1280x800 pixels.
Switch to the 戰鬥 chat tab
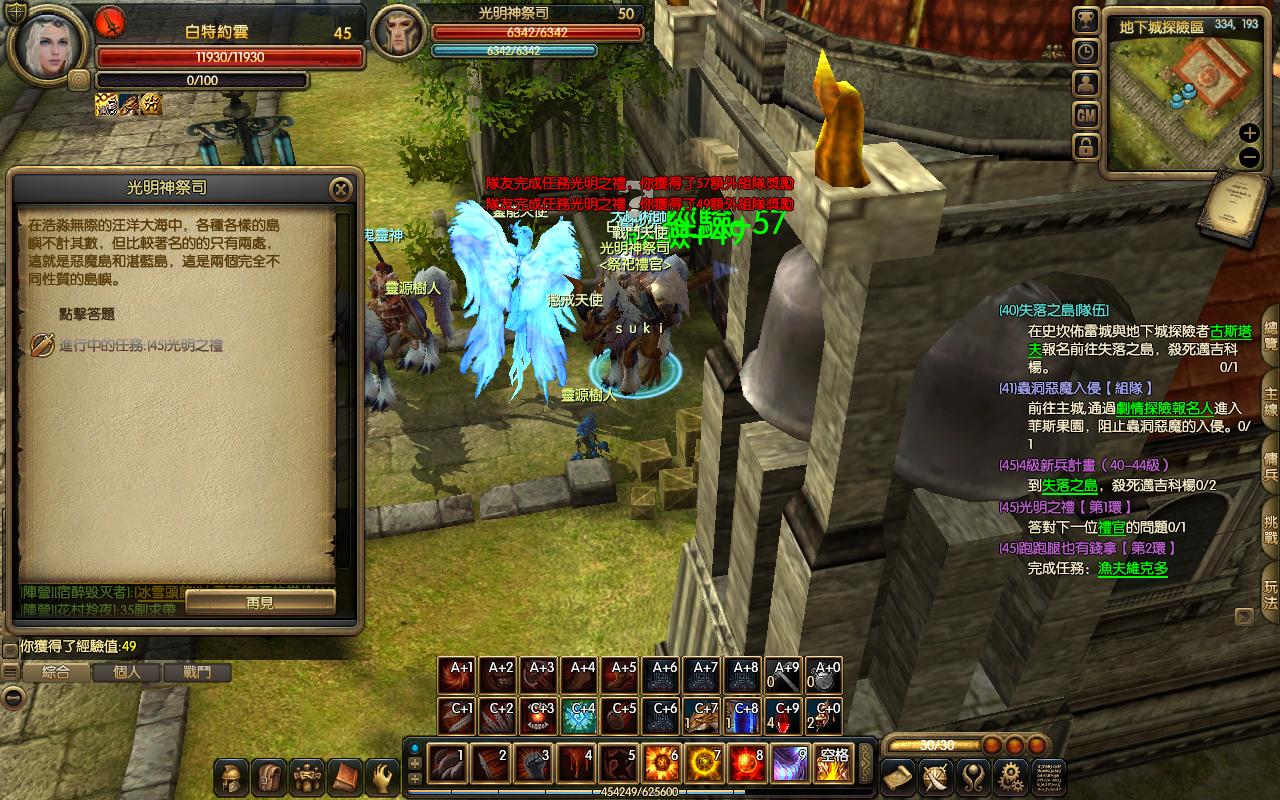(x=198, y=672)
